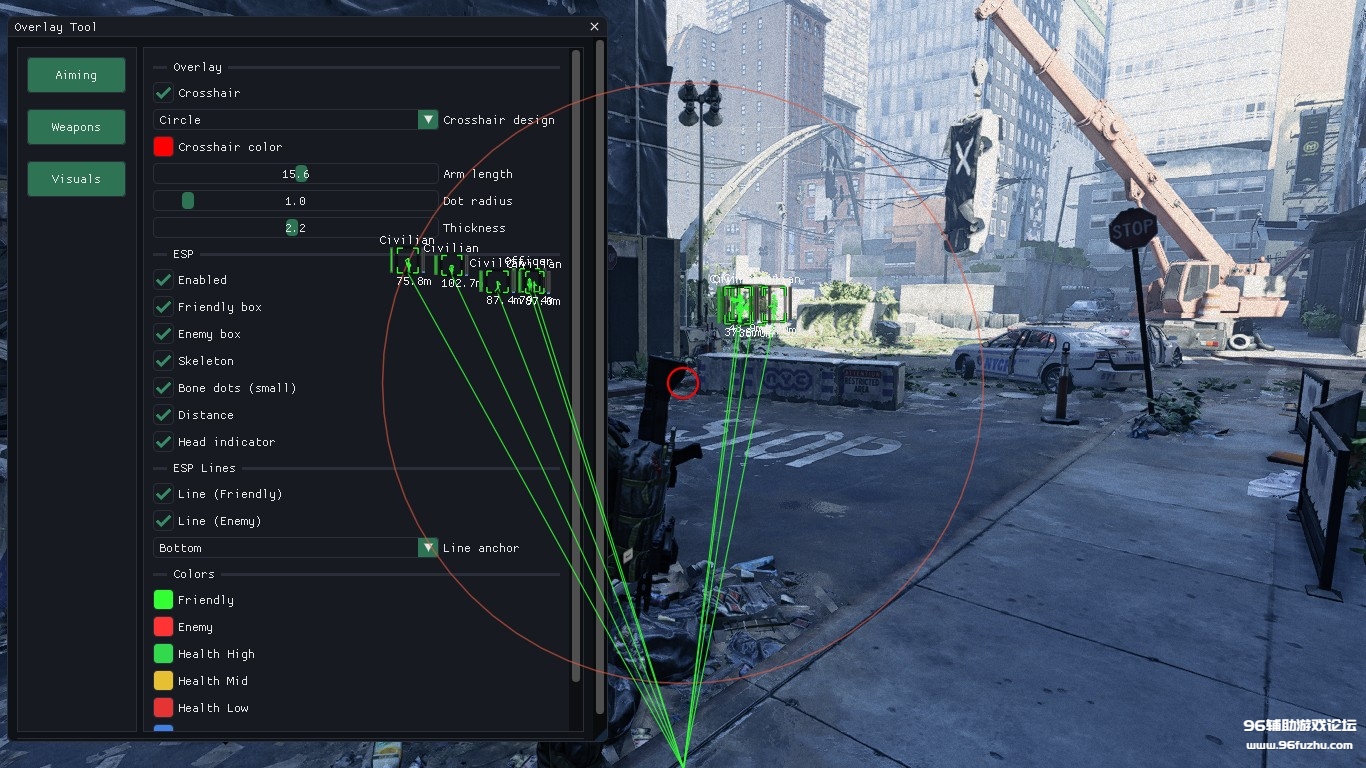Adjust the Arm length slider

click(296, 174)
